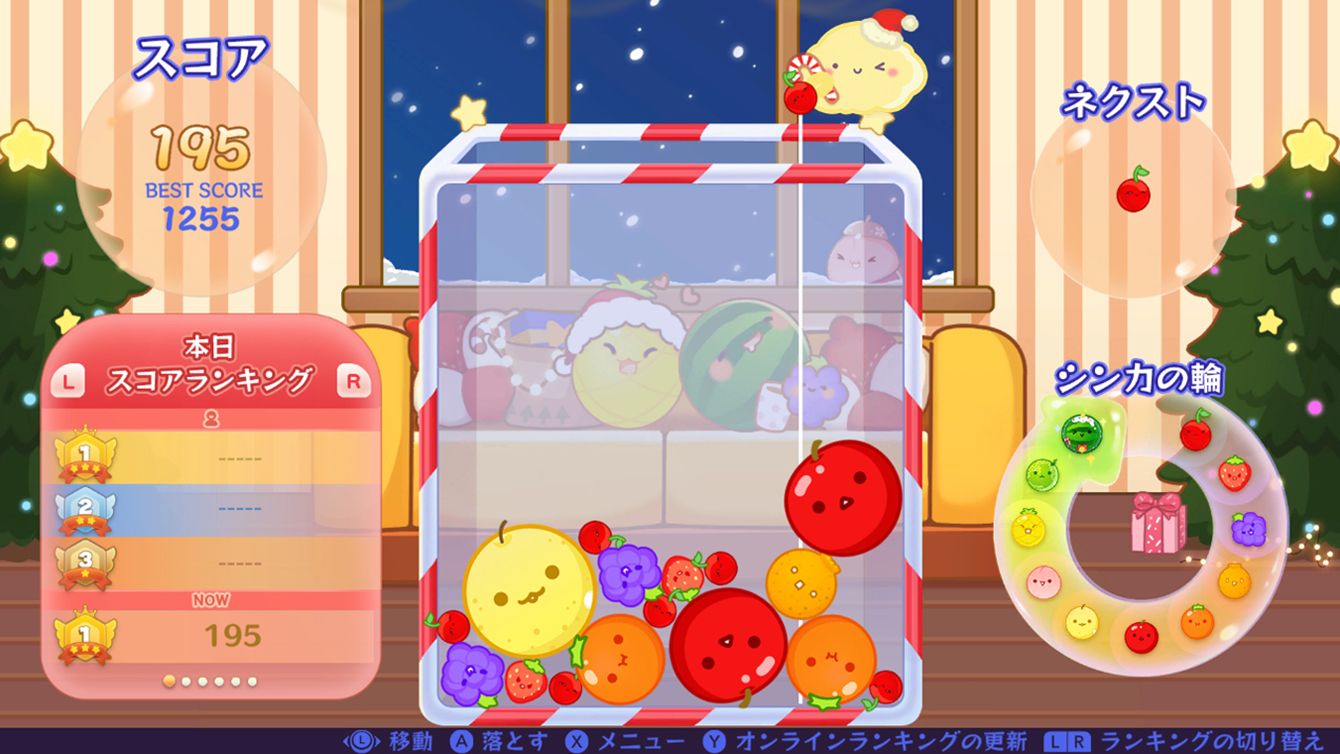The image size is (1340, 754).
Task: Select the second-place silver ranking row
Action: [x=210, y=507]
